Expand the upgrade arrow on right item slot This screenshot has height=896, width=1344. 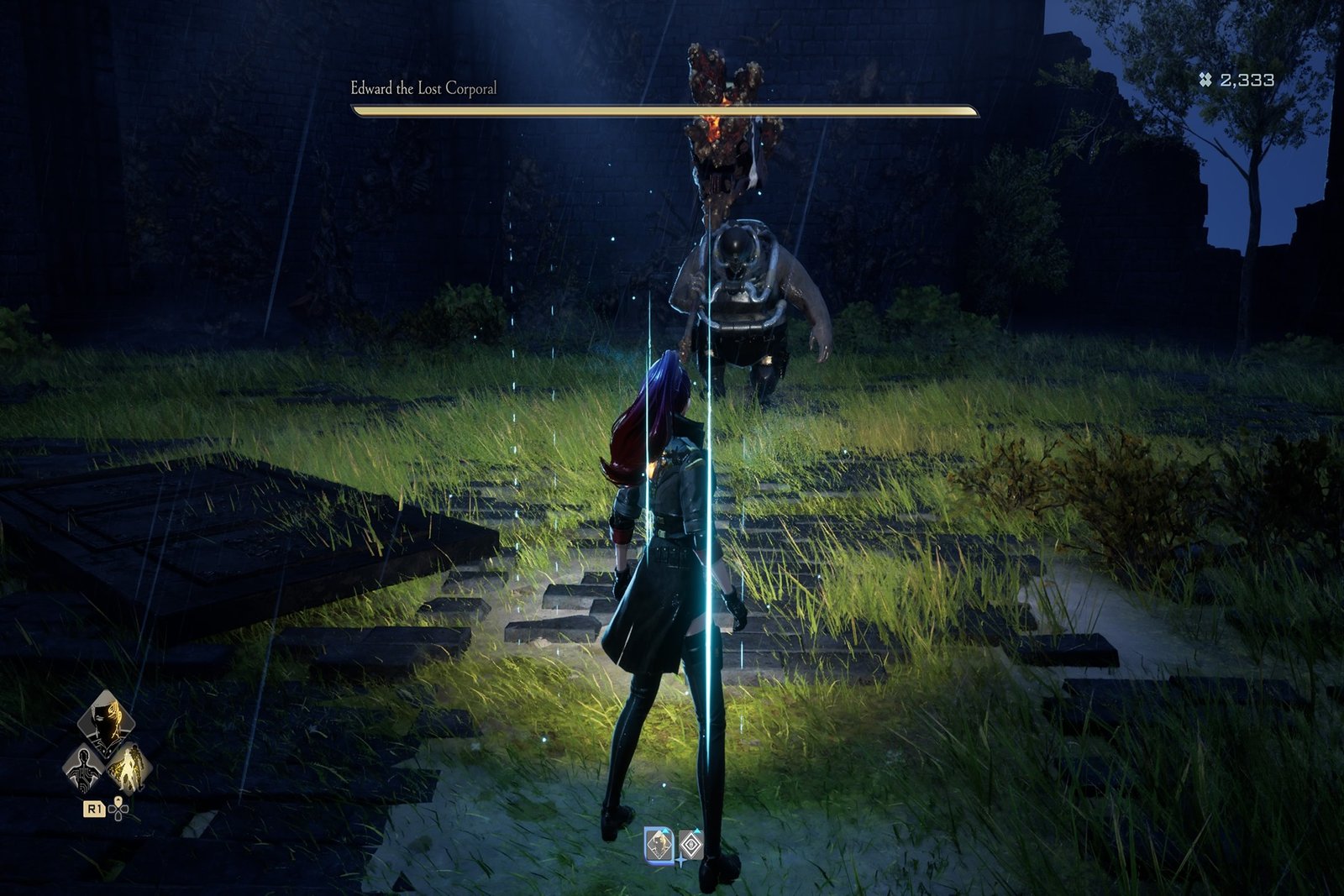coord(697,831)
